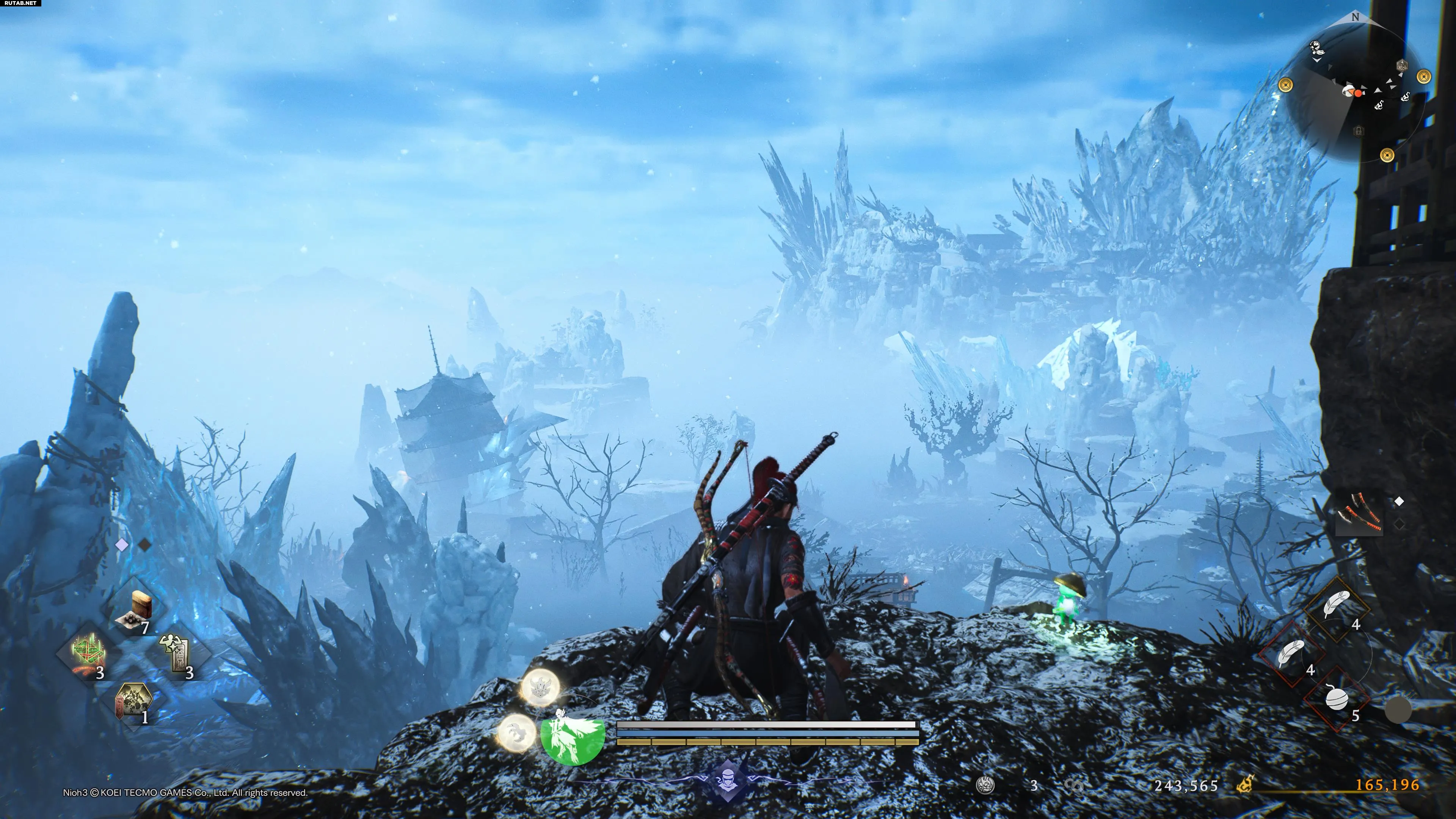Click the green guardian spirit emblem
Image resolution: width=1456 pixels, height=819 pixels.
(572, 734)
